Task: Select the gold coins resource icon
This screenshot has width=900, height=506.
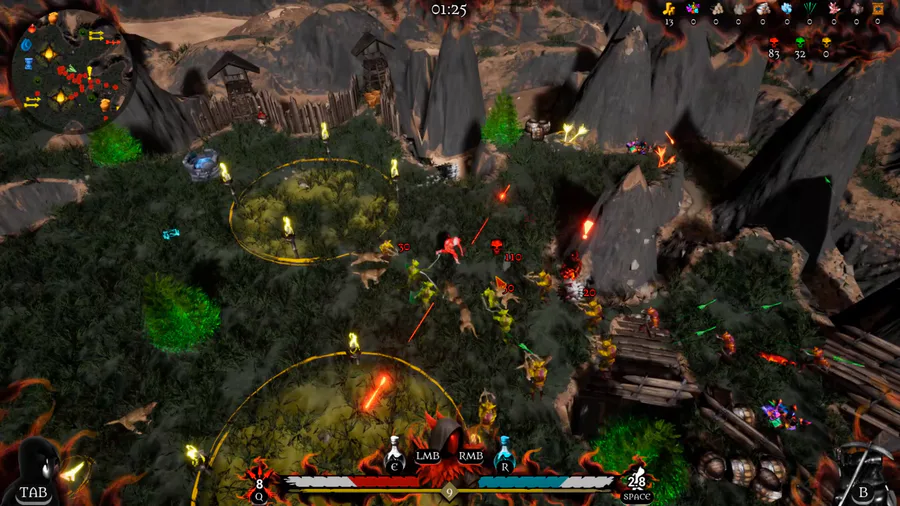Action: (x=669, y=9)
